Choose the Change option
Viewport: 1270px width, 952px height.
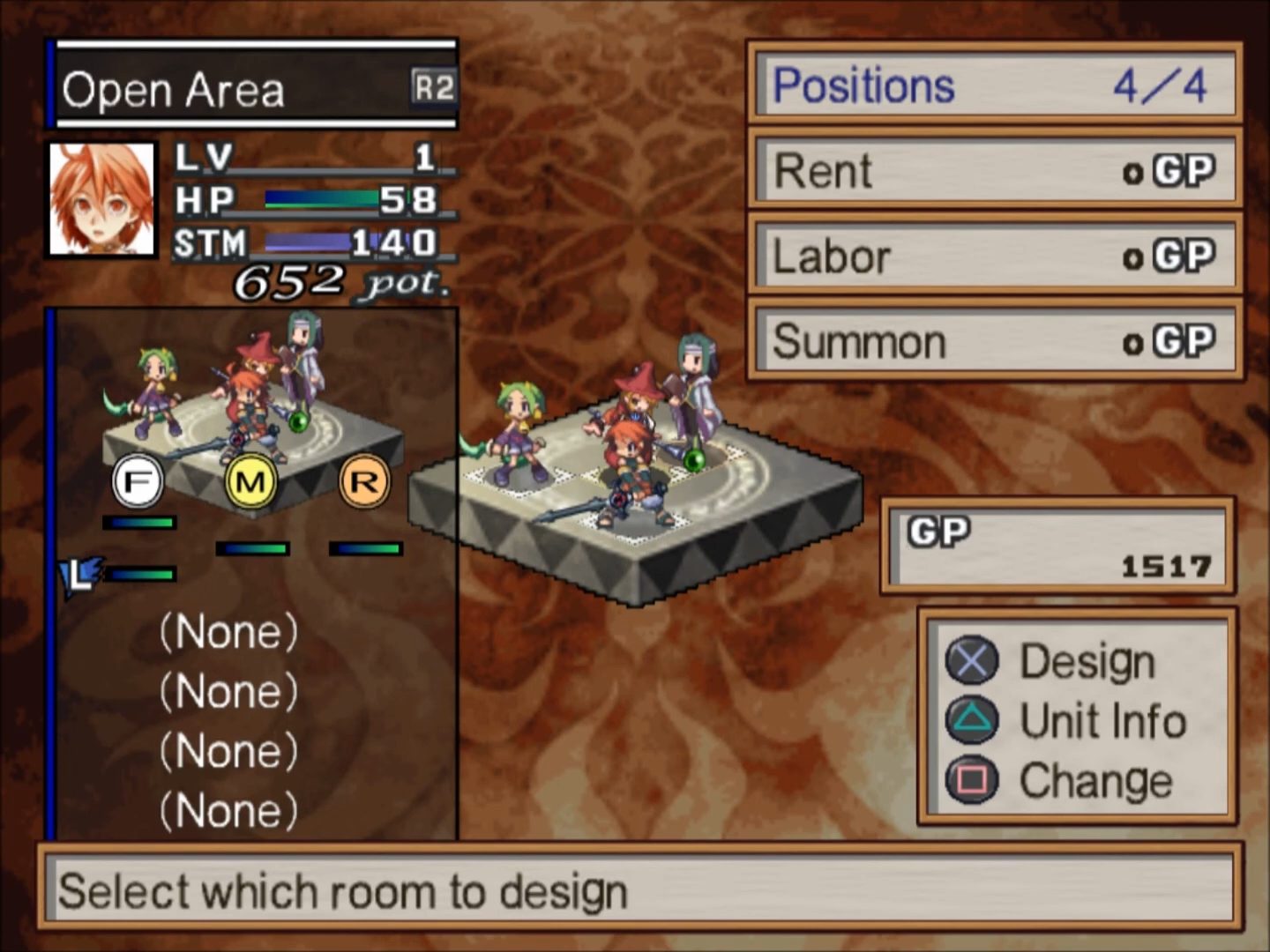click(1094, 780)
